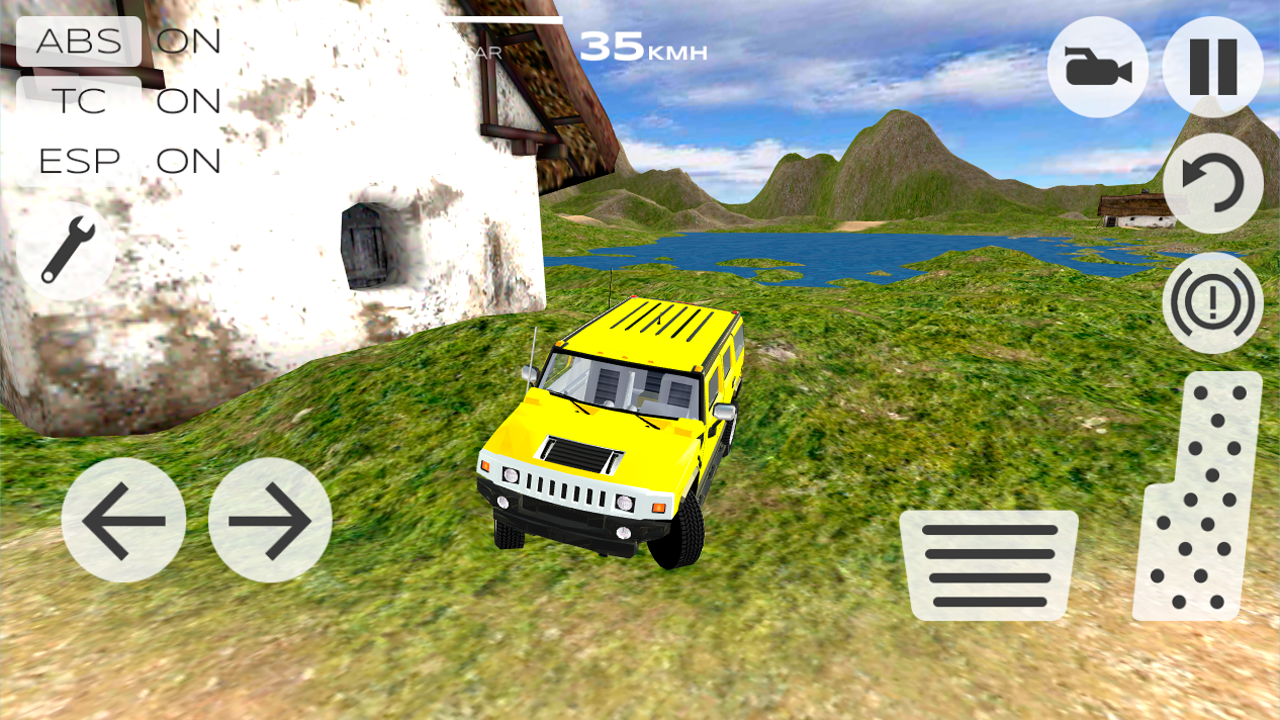Steer right with the right arrow
Screen dimensions: 1280x720
270,520
